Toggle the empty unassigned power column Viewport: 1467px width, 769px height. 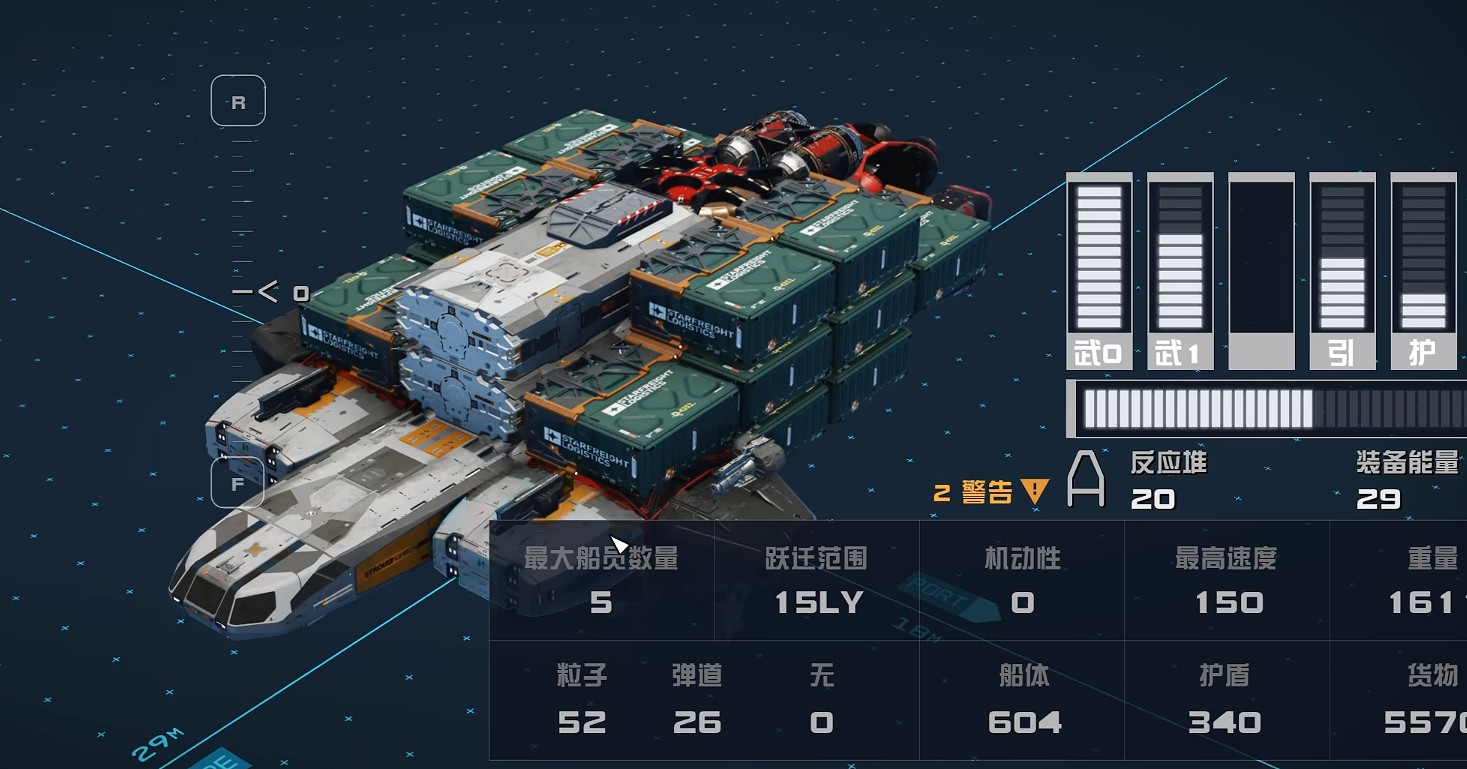[1260, 265]
